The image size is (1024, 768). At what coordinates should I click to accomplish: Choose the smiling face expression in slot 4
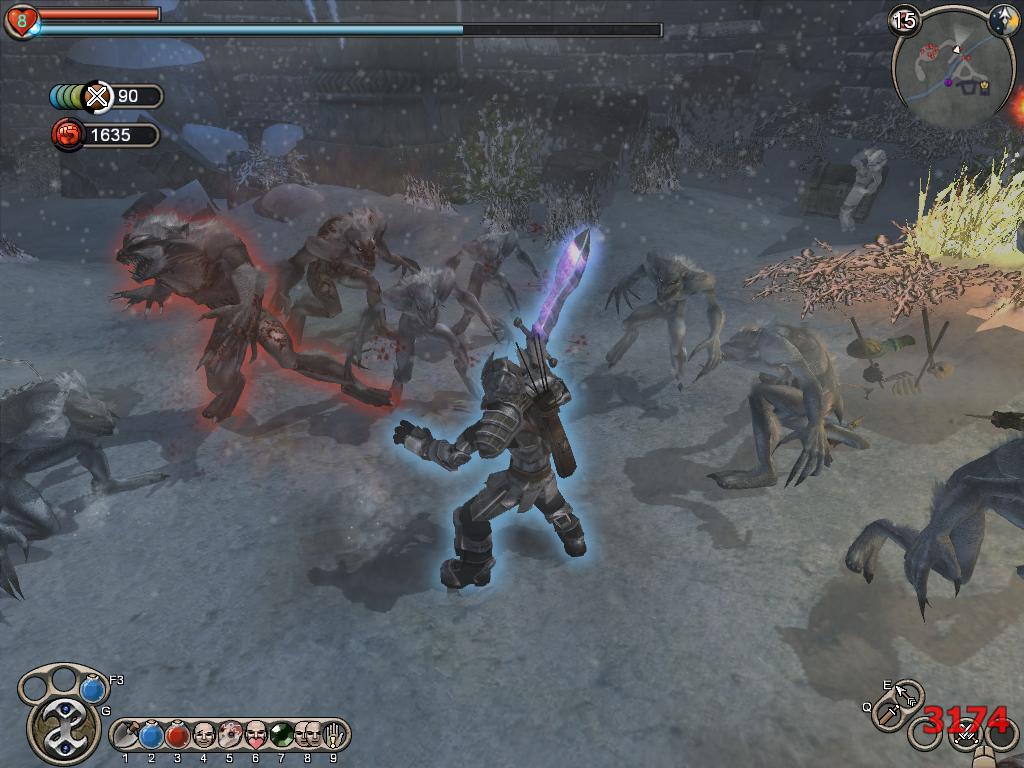click(204, 736)
